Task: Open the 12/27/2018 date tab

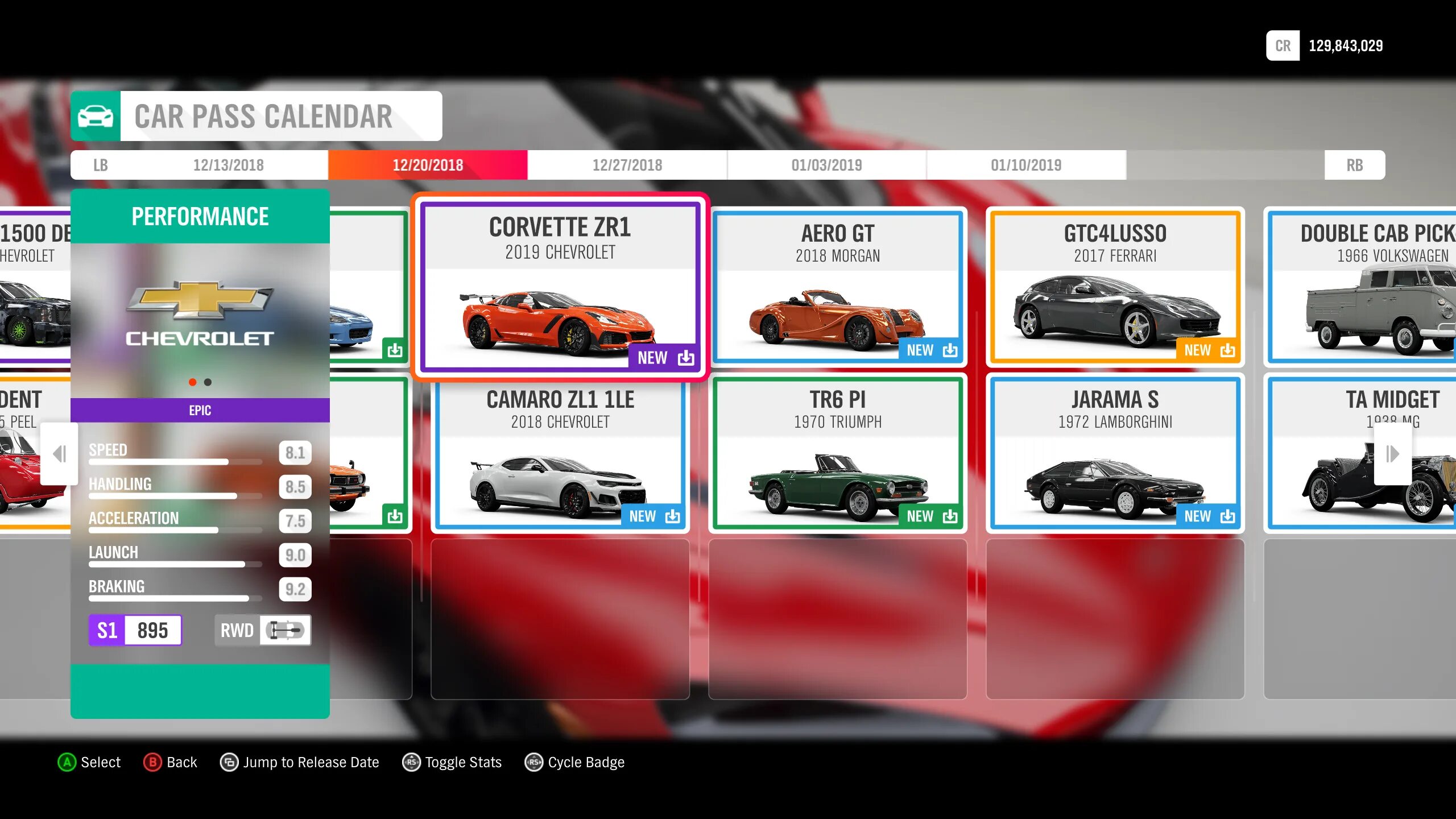Action: pyautogui.click(x=627, y=165)
